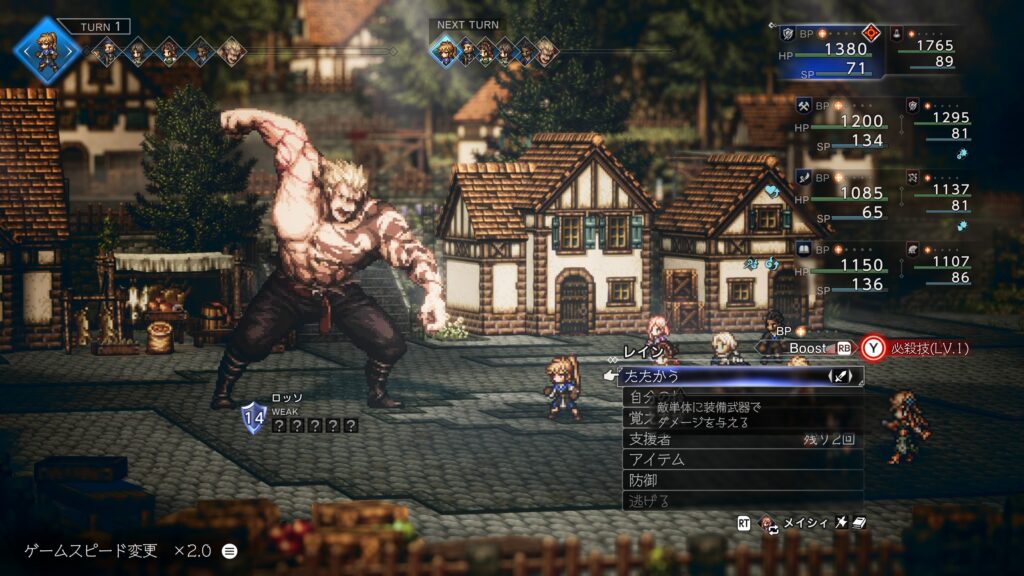
Task: Click the blond boss portrait in the Turn 1 order
Action: (231, 51)
